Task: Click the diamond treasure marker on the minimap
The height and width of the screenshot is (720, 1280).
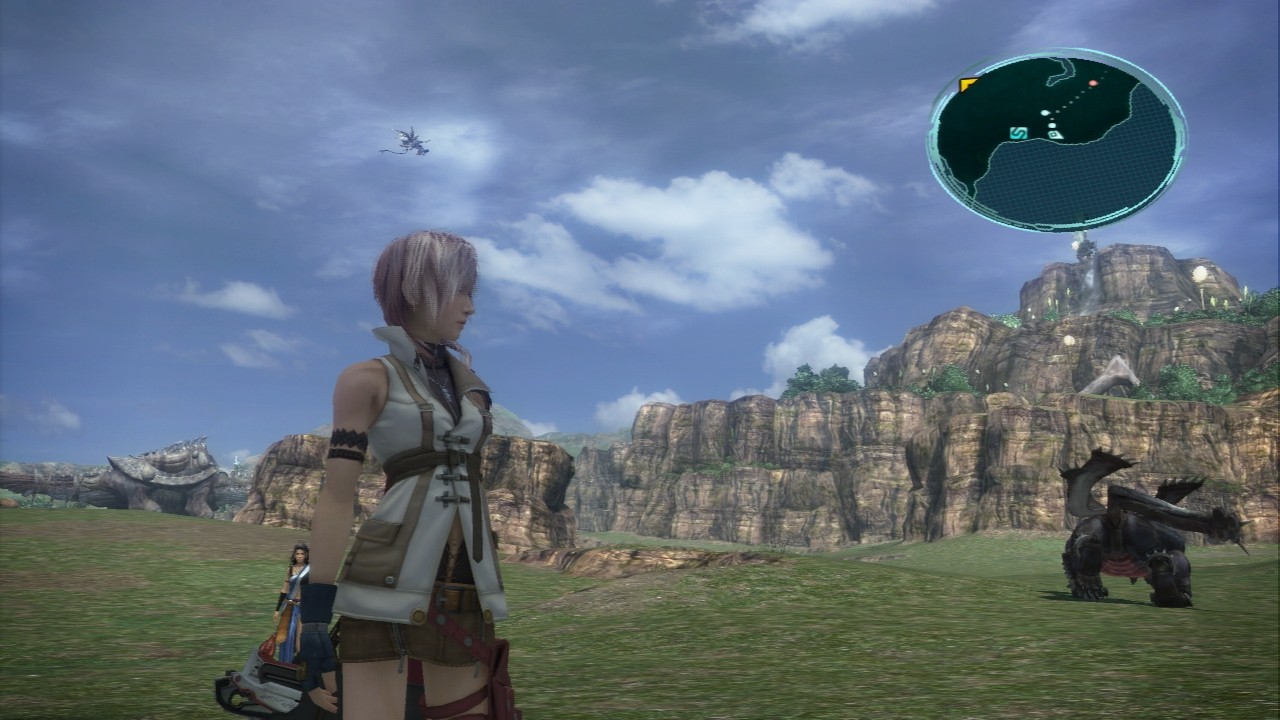Action: 1055,135
